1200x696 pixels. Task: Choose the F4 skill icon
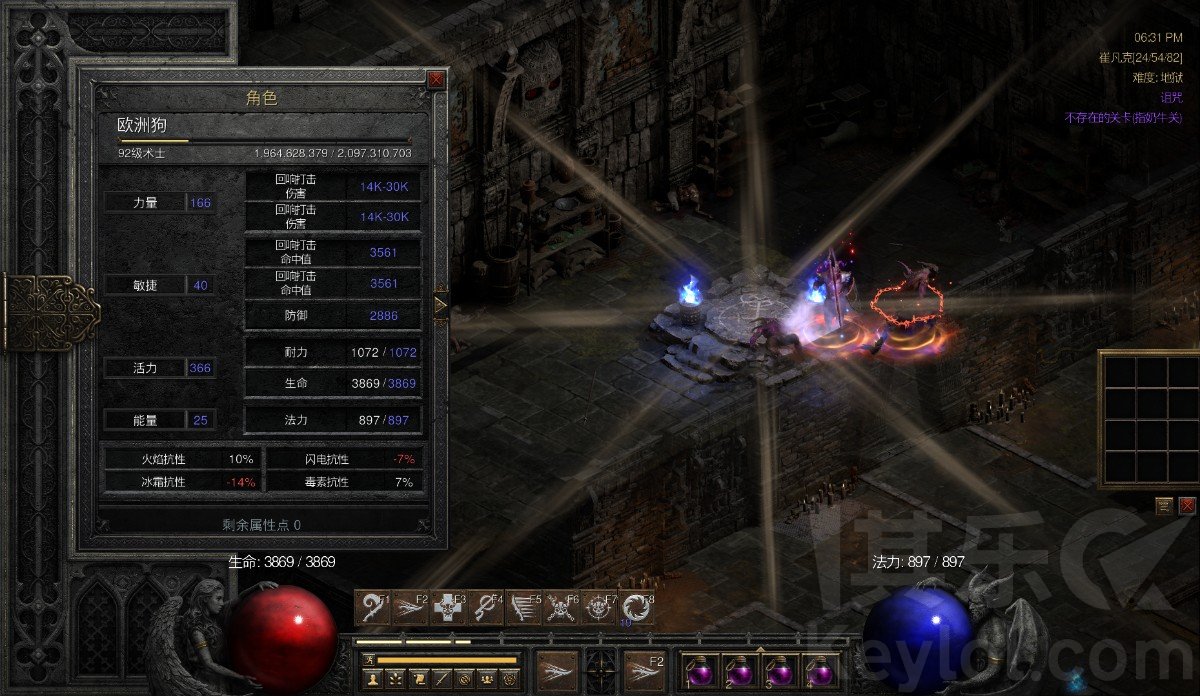(x=485, y=608)
